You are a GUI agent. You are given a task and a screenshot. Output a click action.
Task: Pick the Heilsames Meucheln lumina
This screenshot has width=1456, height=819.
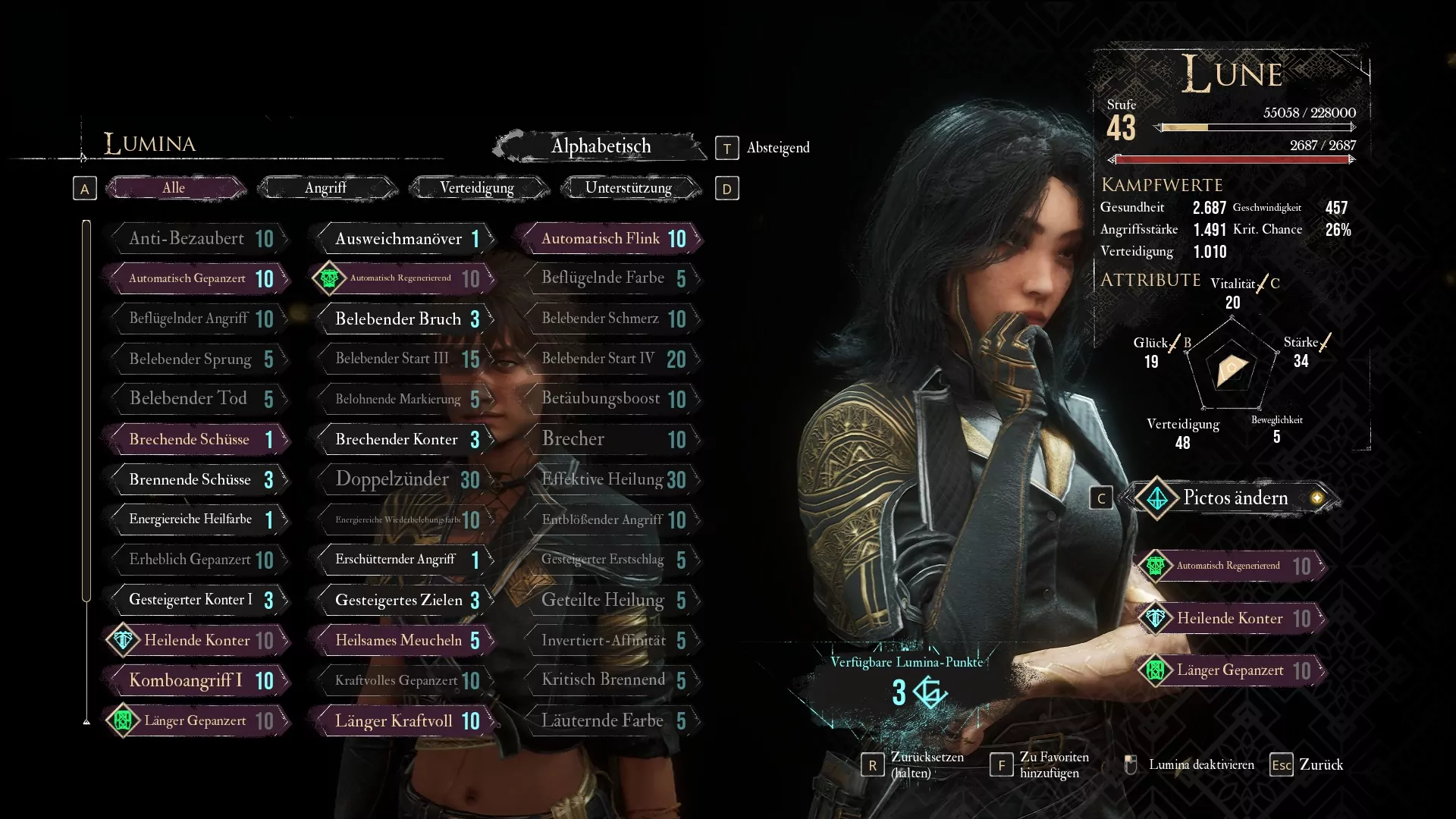[405, 641]
